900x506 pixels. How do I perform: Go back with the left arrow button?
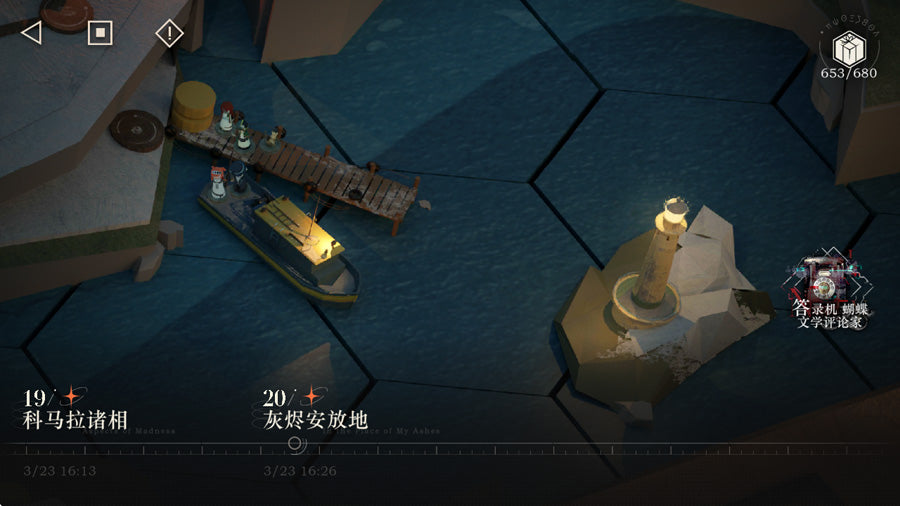[x=31, y=33]
